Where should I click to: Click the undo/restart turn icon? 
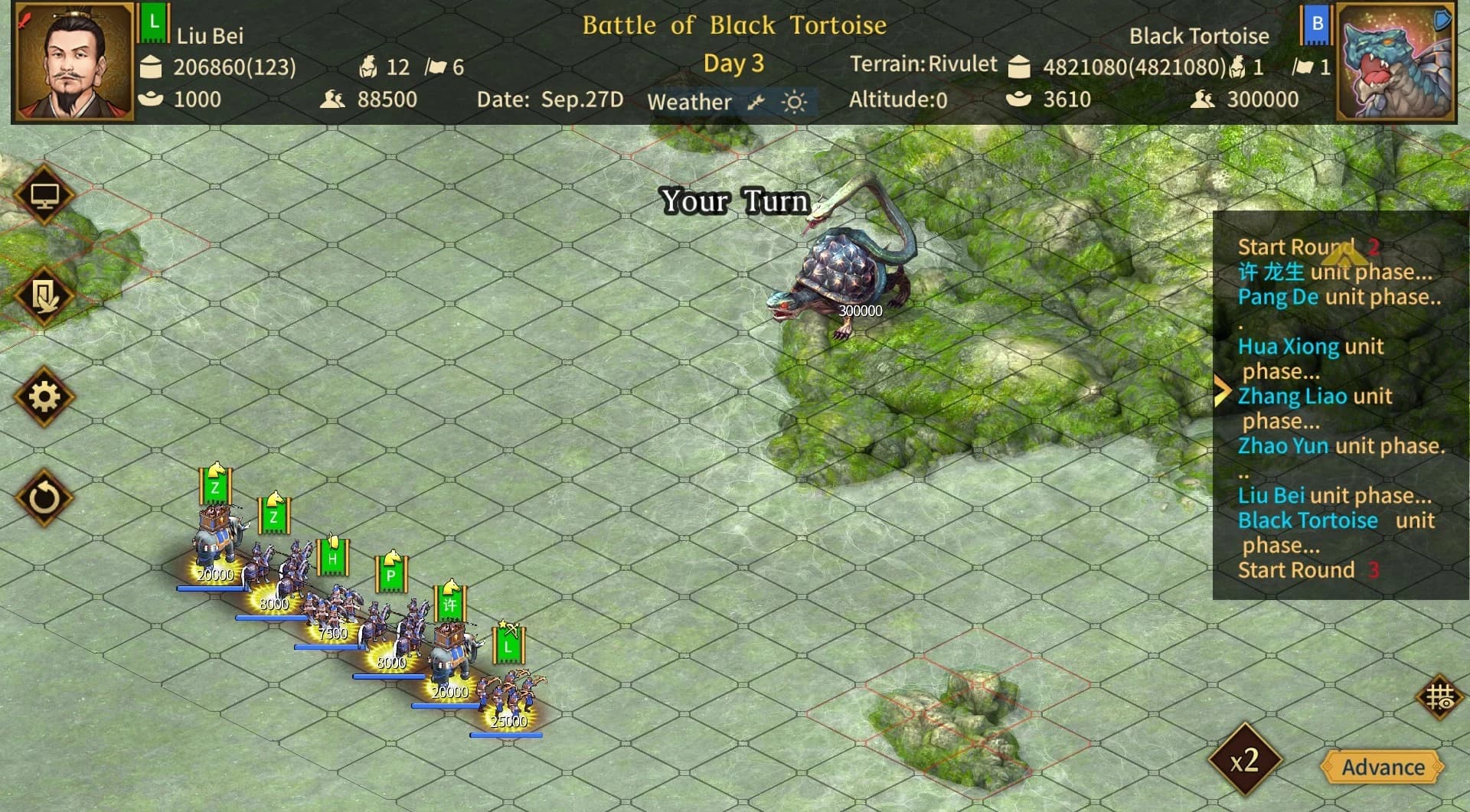coord(44,497)
